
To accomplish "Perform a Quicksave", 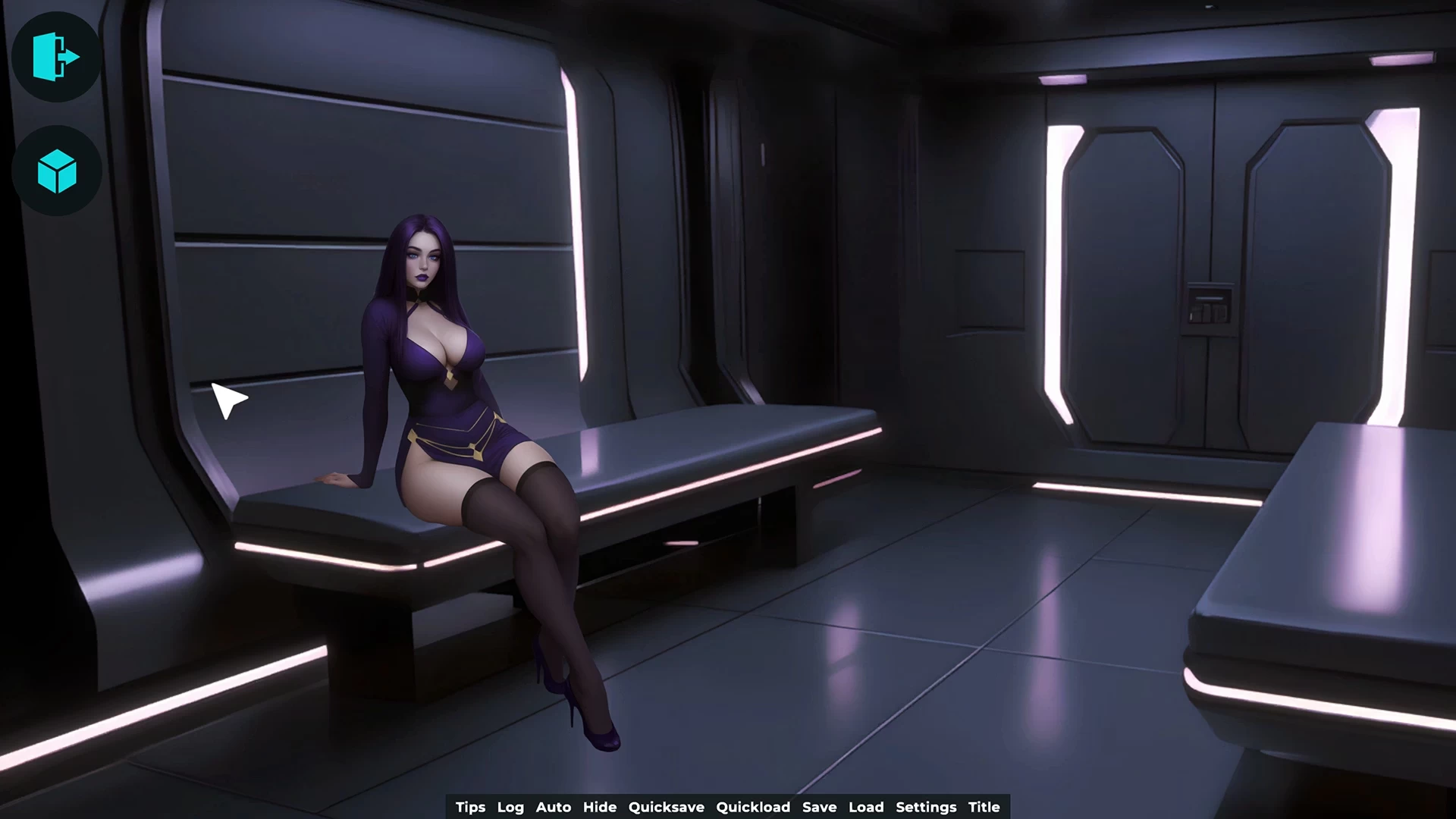I will click(666, 807).
